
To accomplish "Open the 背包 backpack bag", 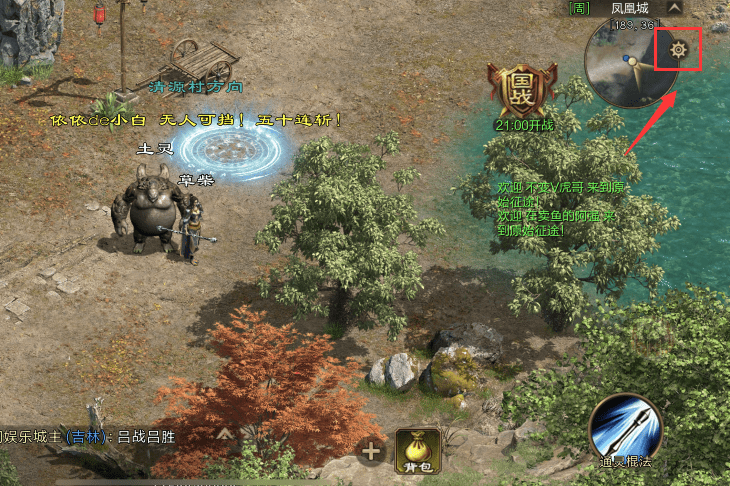I will (419, 452).
